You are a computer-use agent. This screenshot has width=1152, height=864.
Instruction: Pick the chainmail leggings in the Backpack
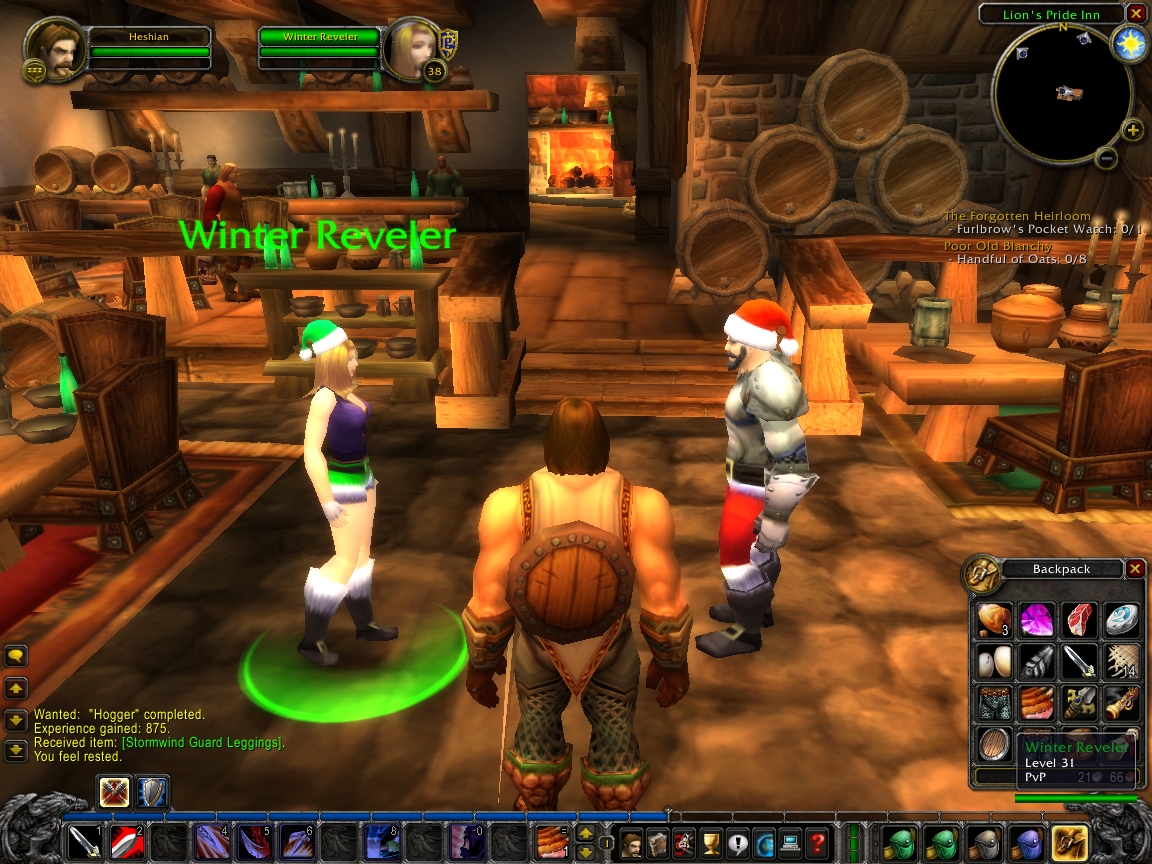(993, 704)
